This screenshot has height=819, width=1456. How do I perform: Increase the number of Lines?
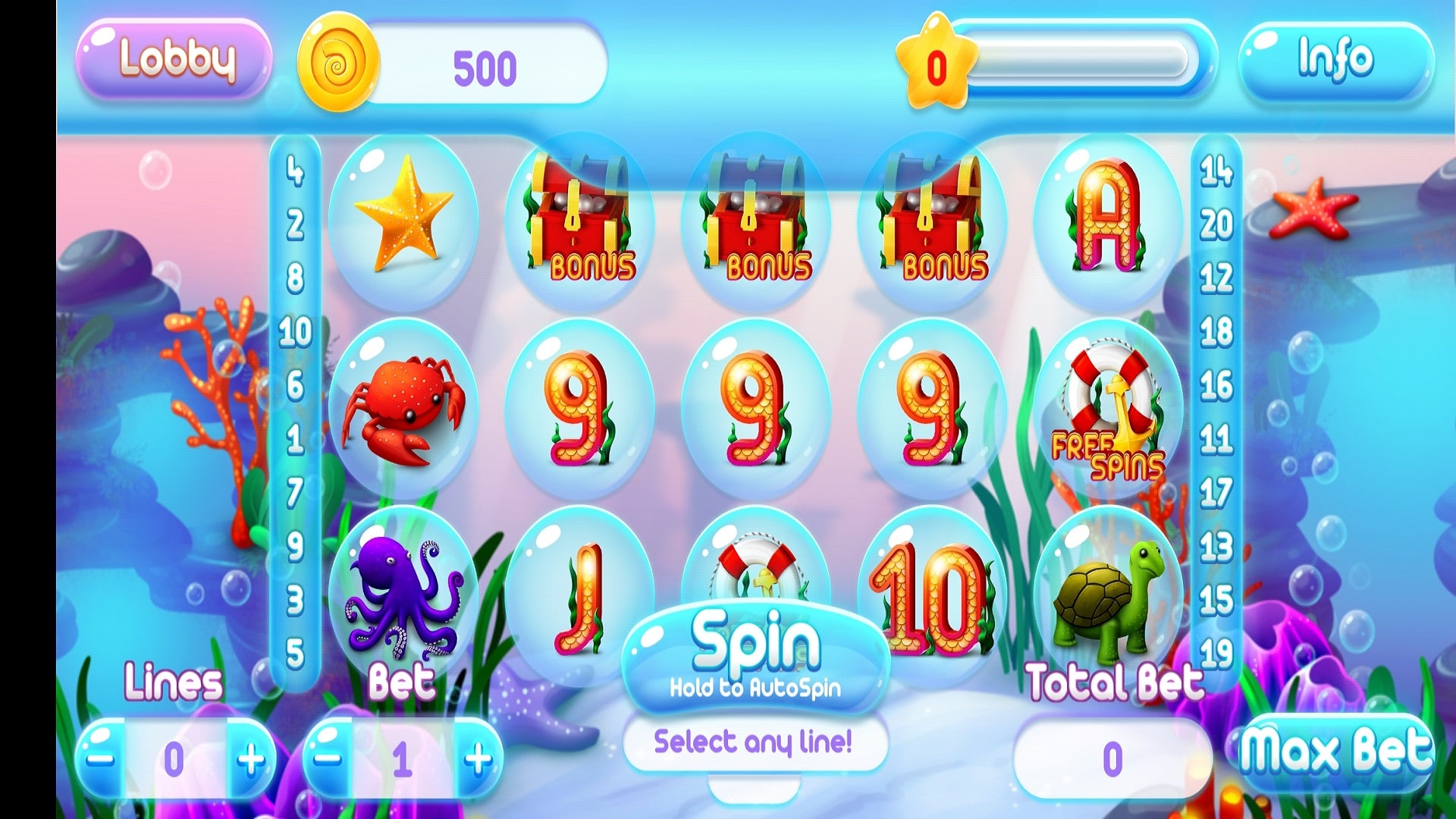[250, 758]
